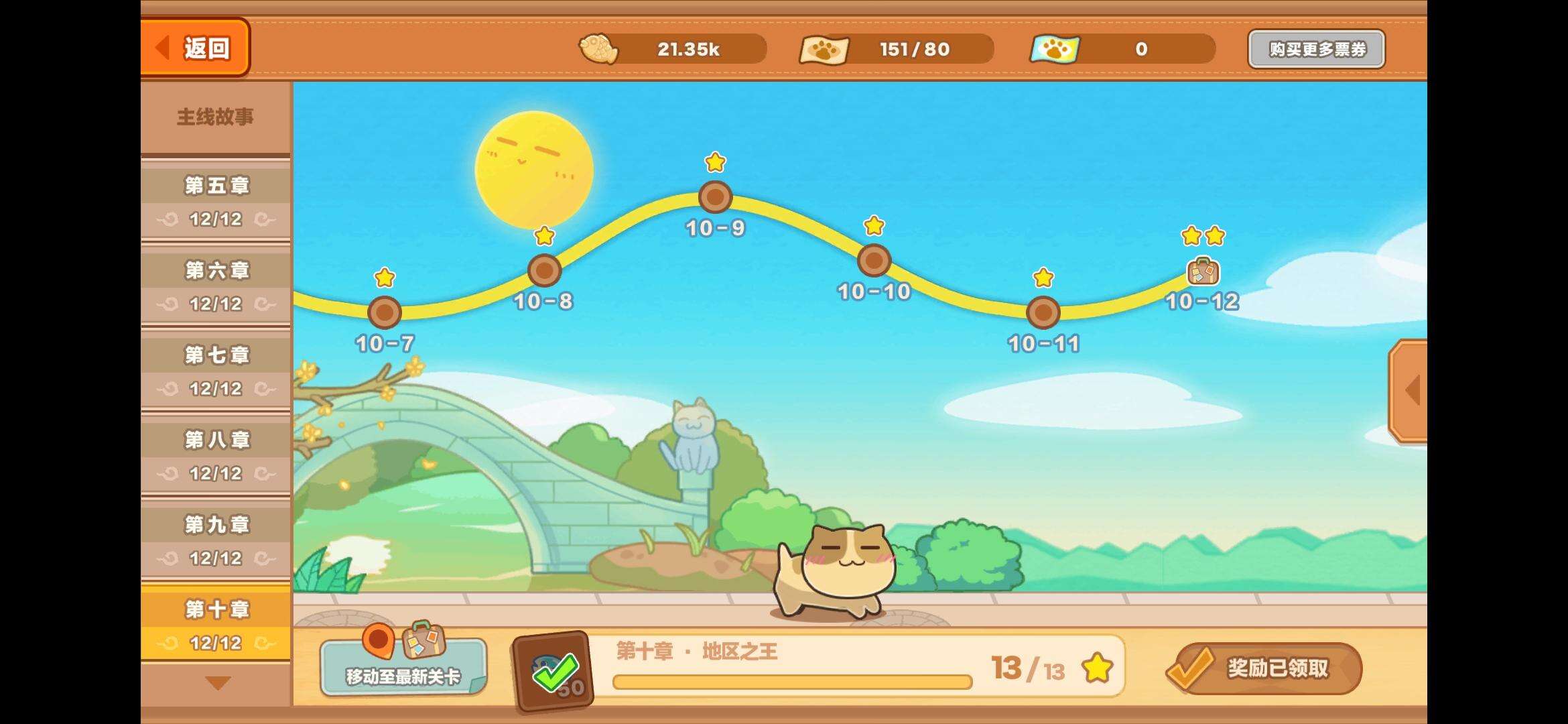
Task: Tap the star above level 10-8
Action: tap(543, 236)
